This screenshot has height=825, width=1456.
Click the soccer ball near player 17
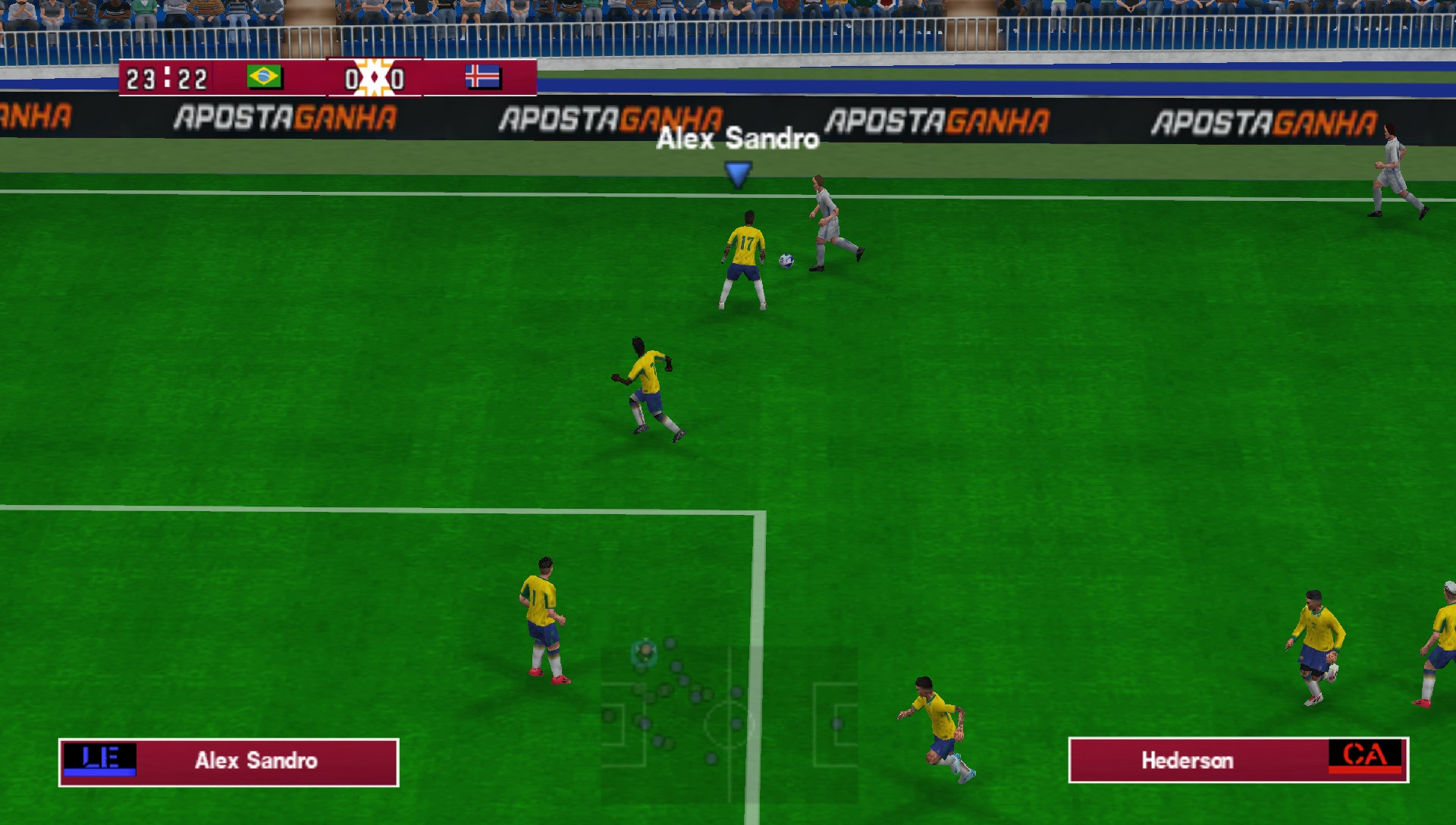[786, 260]
